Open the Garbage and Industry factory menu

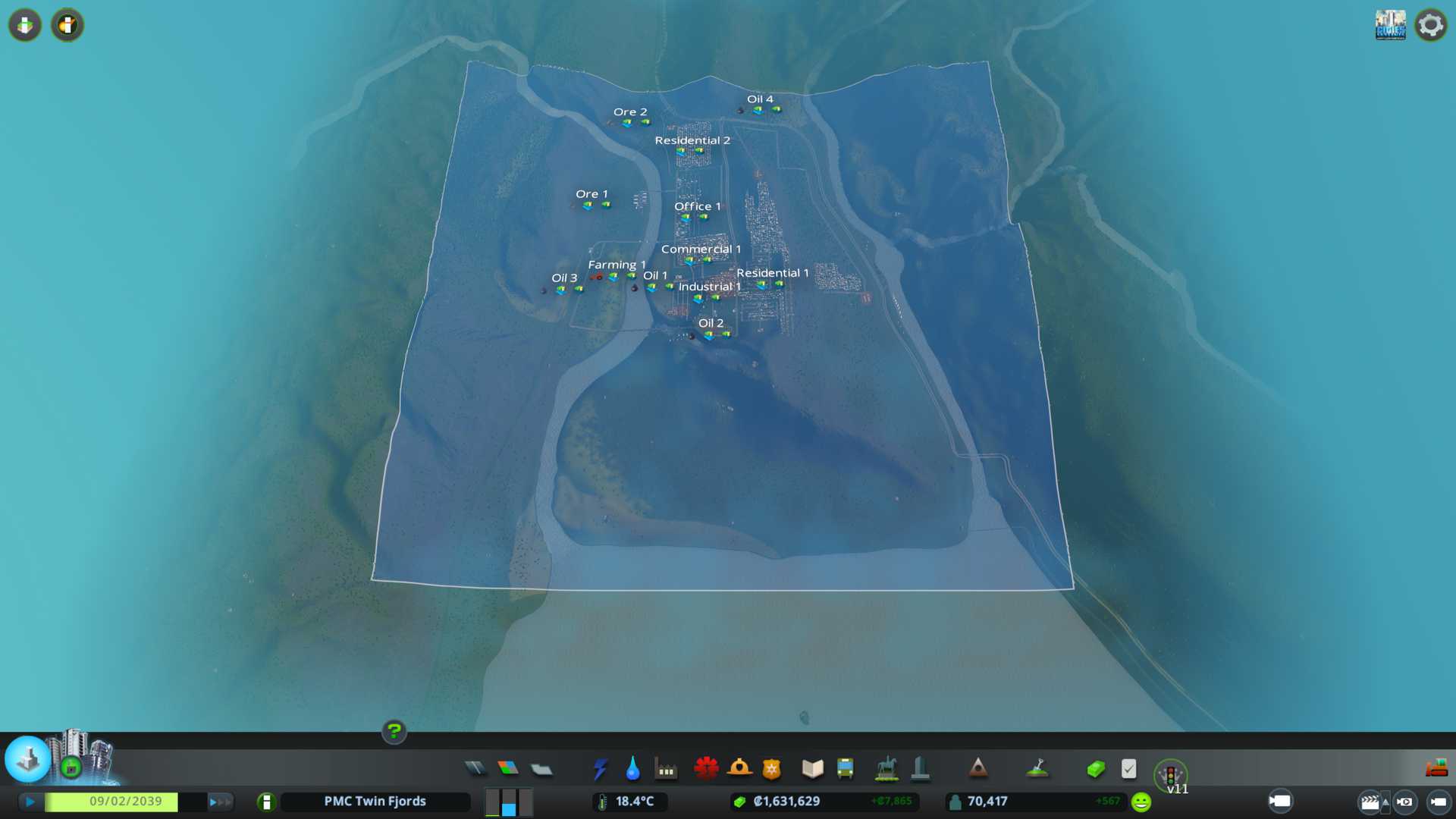coord(666,770)
